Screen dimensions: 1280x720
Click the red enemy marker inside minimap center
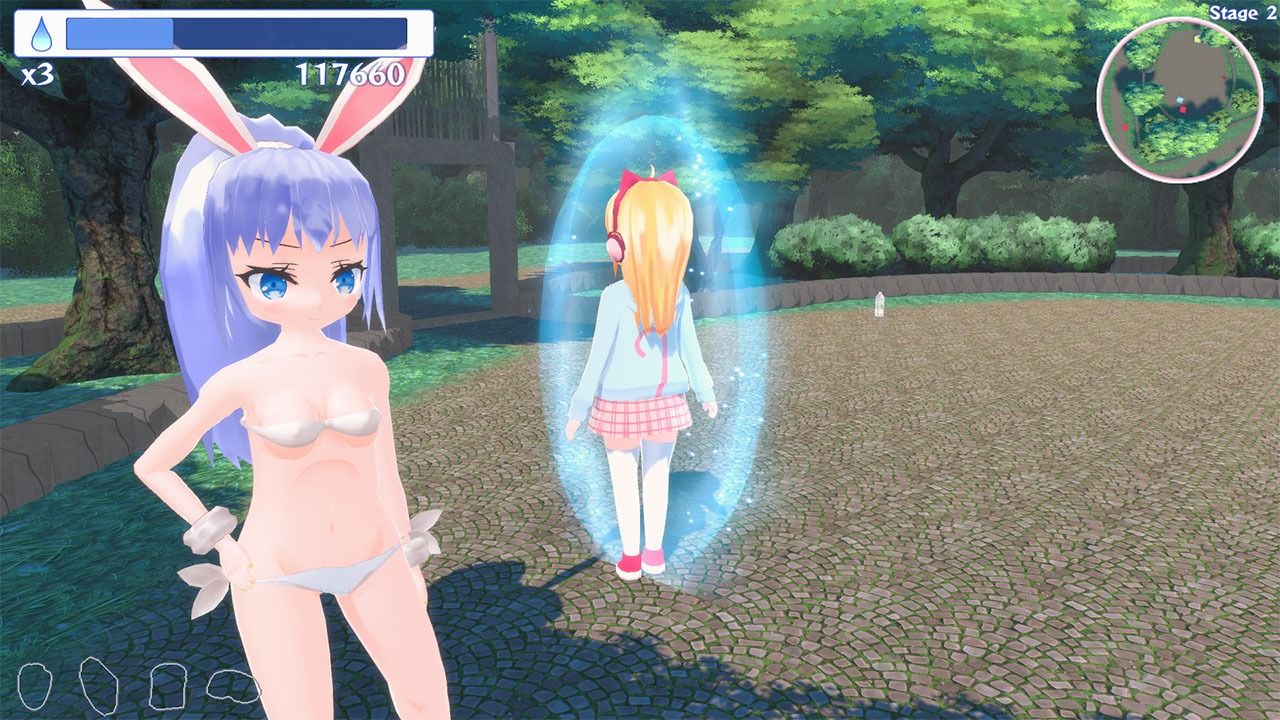pyautogui.click(x=1183, y=109)
